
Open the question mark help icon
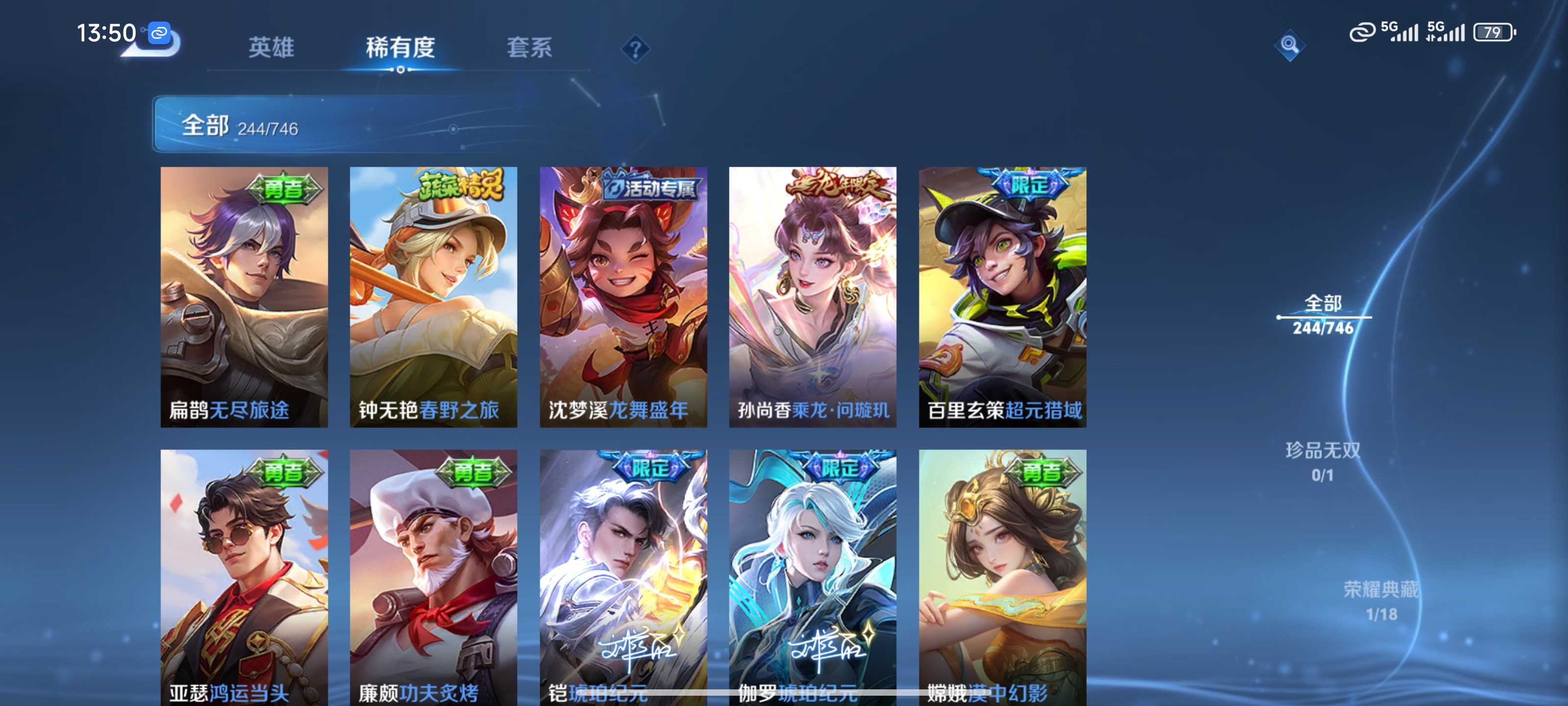635,49
